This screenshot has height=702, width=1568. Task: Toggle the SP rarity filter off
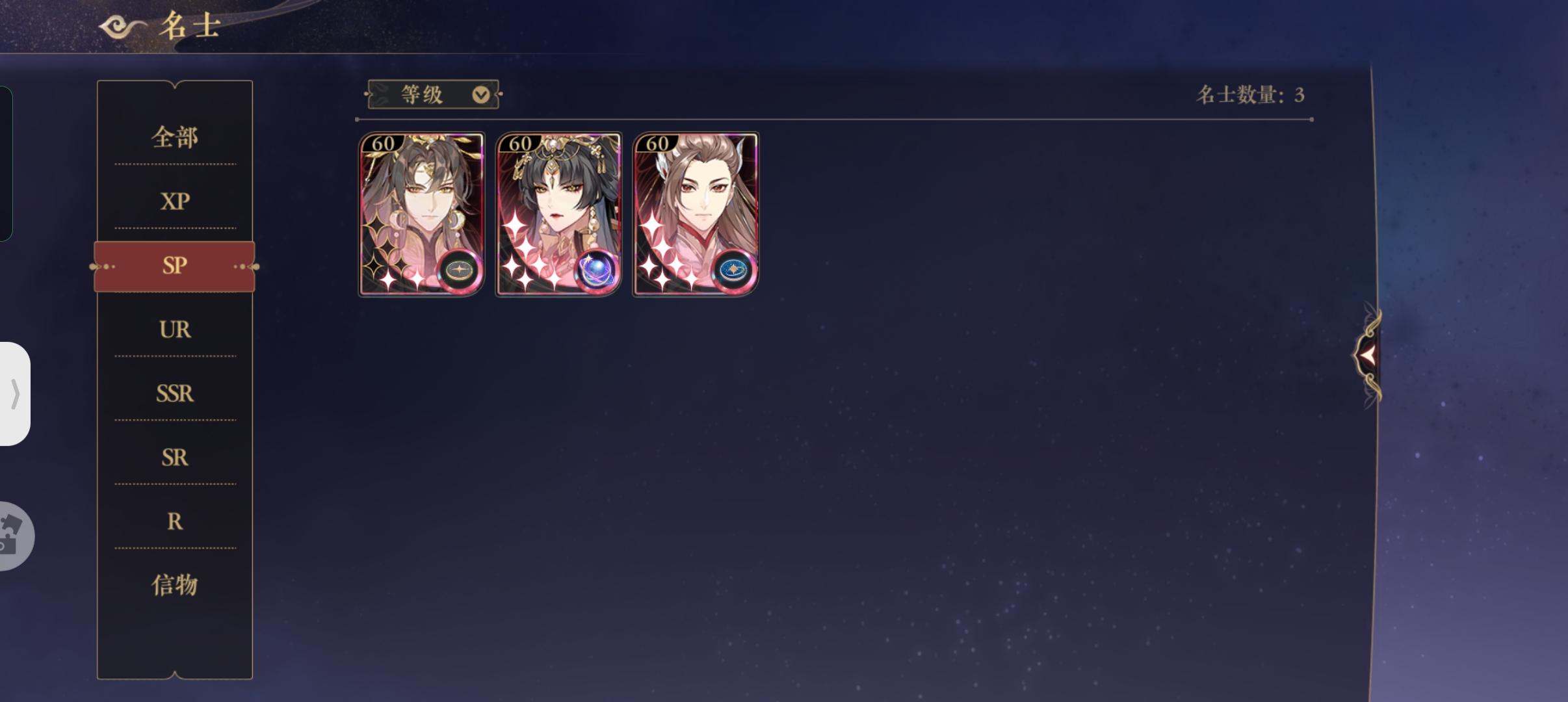[174, 265]
